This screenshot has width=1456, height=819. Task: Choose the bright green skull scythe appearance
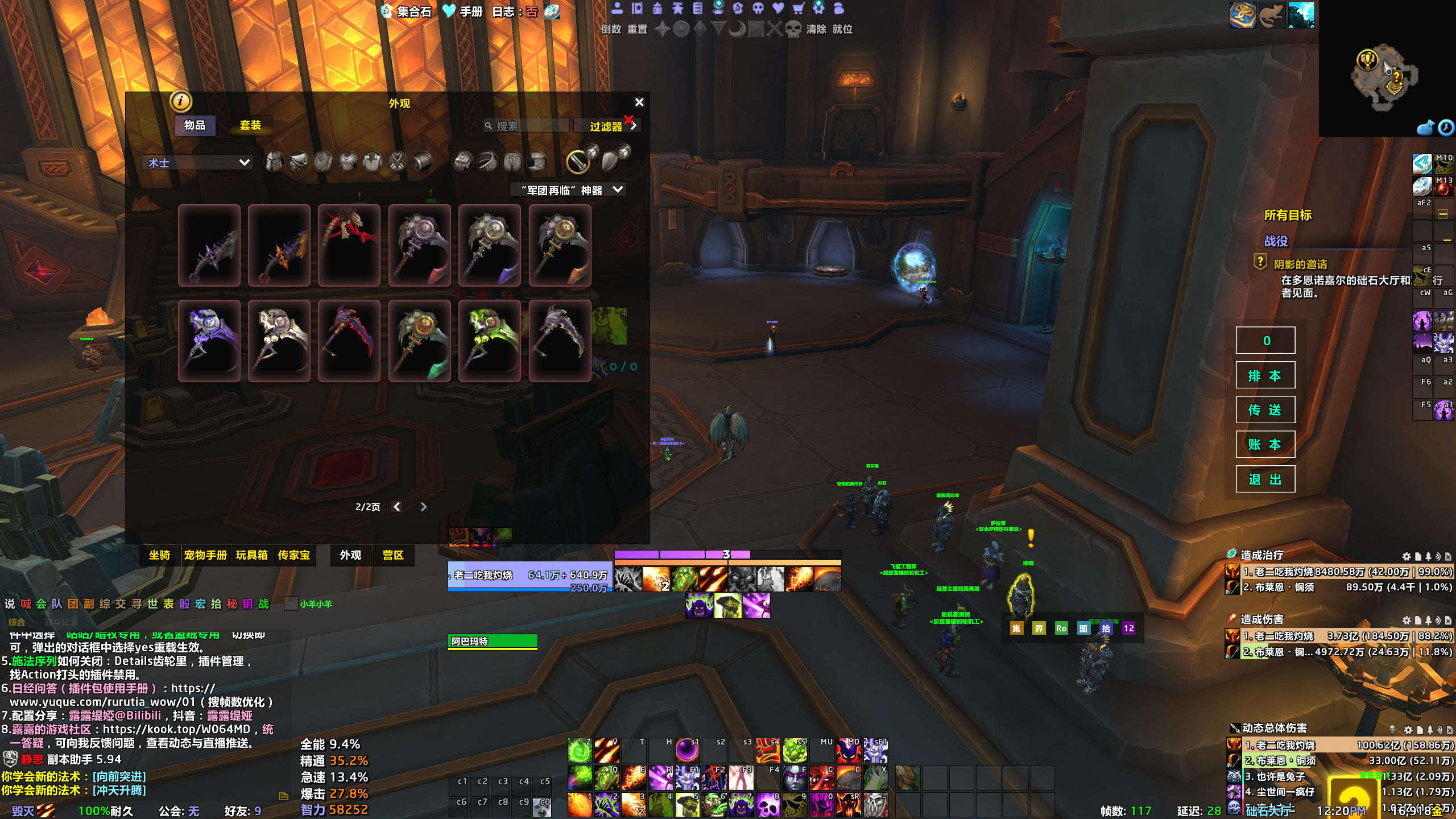coord(489,341)
